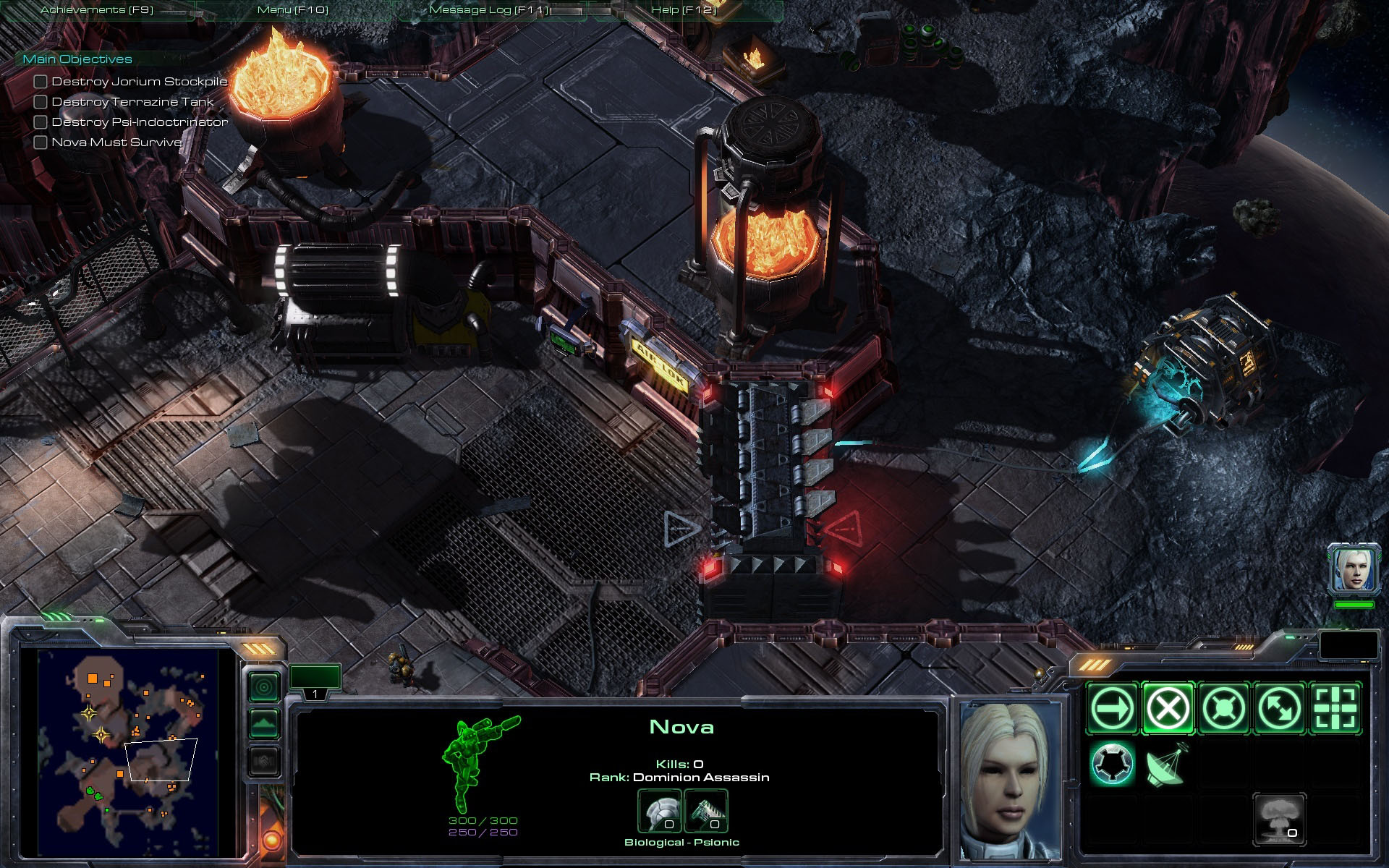The height and width of the screenshot is (868, 1389).
Task: Select the Patrol command
Action: 1279,708
